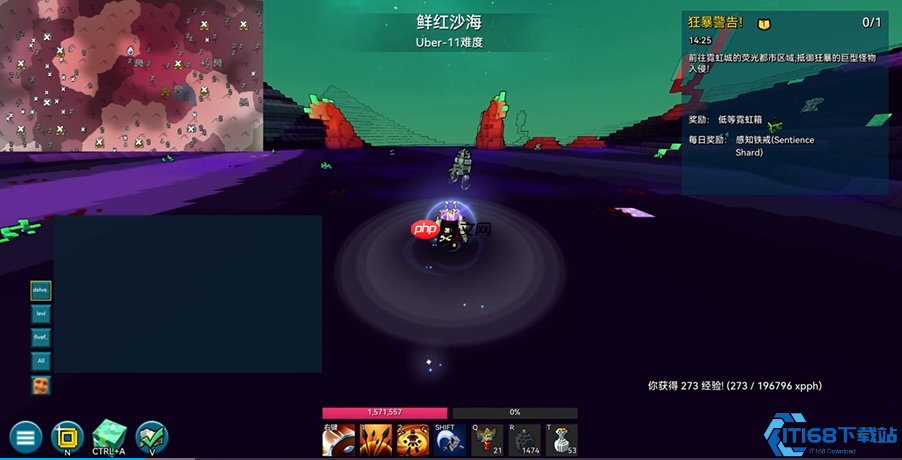Use the Q rainbow flask item
Viewport: 902px width, 460px height.
pos(488,439)
